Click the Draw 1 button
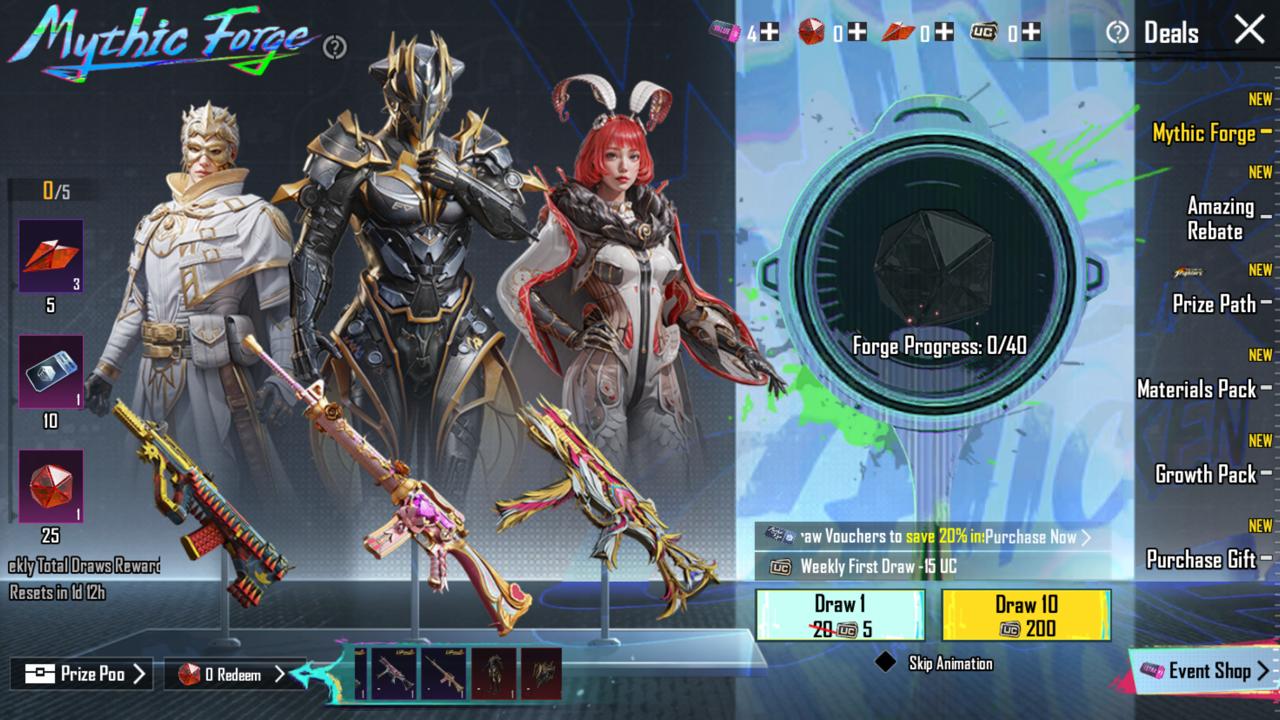The width and height of the screenshot is (1280, 720). (x=840, y=615)
